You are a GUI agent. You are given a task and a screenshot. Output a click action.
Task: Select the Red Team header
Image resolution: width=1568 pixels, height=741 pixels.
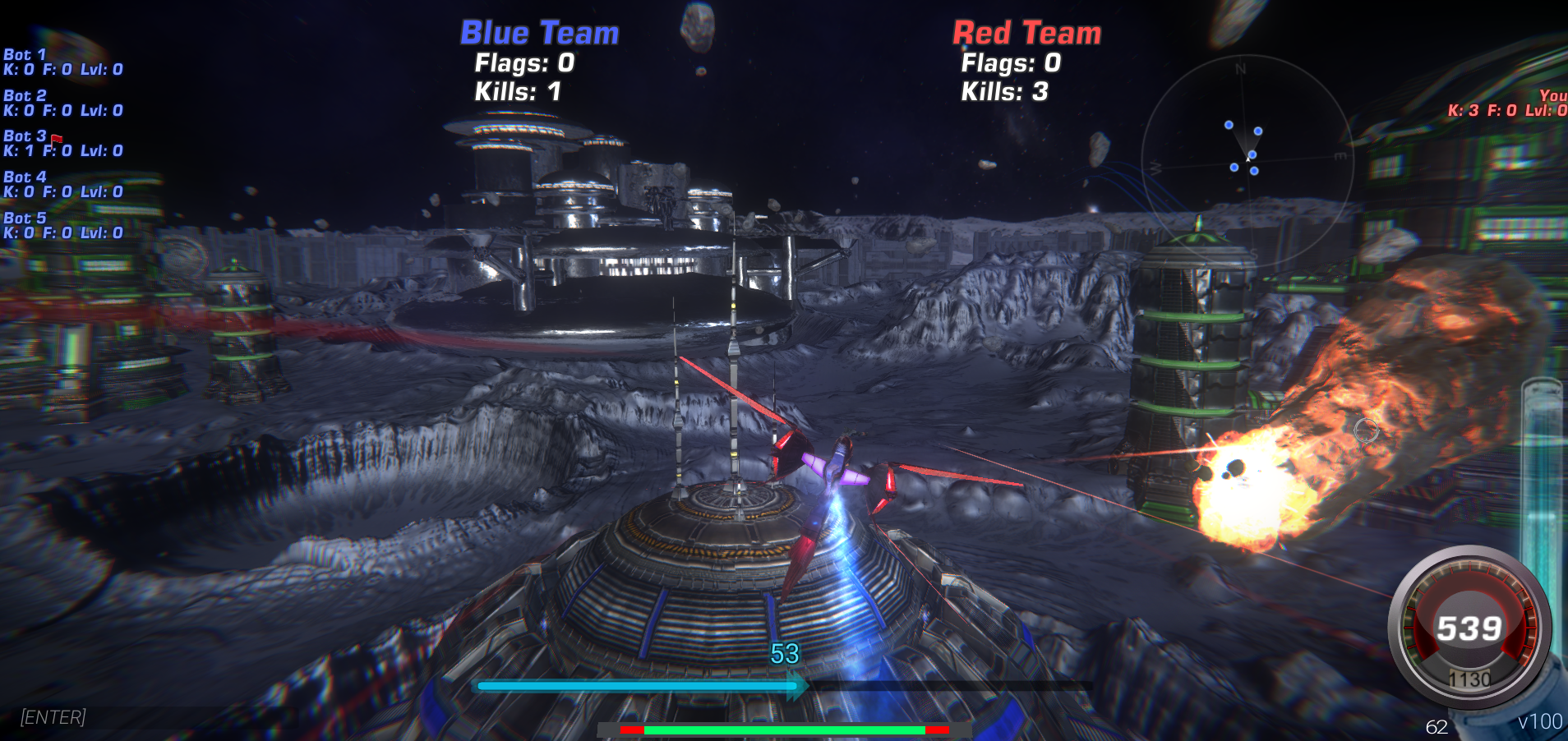(x=1025, y=33)
